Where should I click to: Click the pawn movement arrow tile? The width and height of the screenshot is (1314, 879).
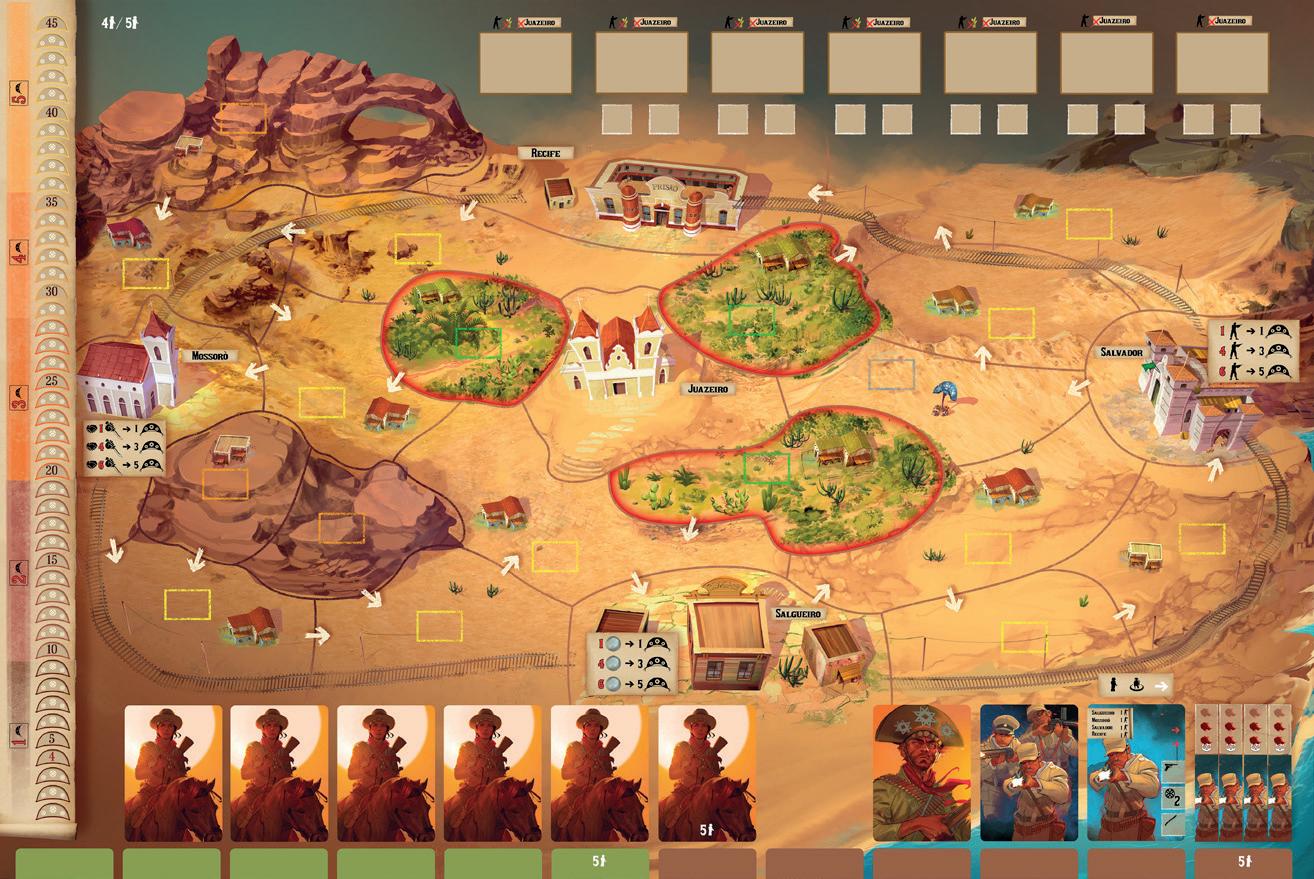click(x=1133, y=686)
